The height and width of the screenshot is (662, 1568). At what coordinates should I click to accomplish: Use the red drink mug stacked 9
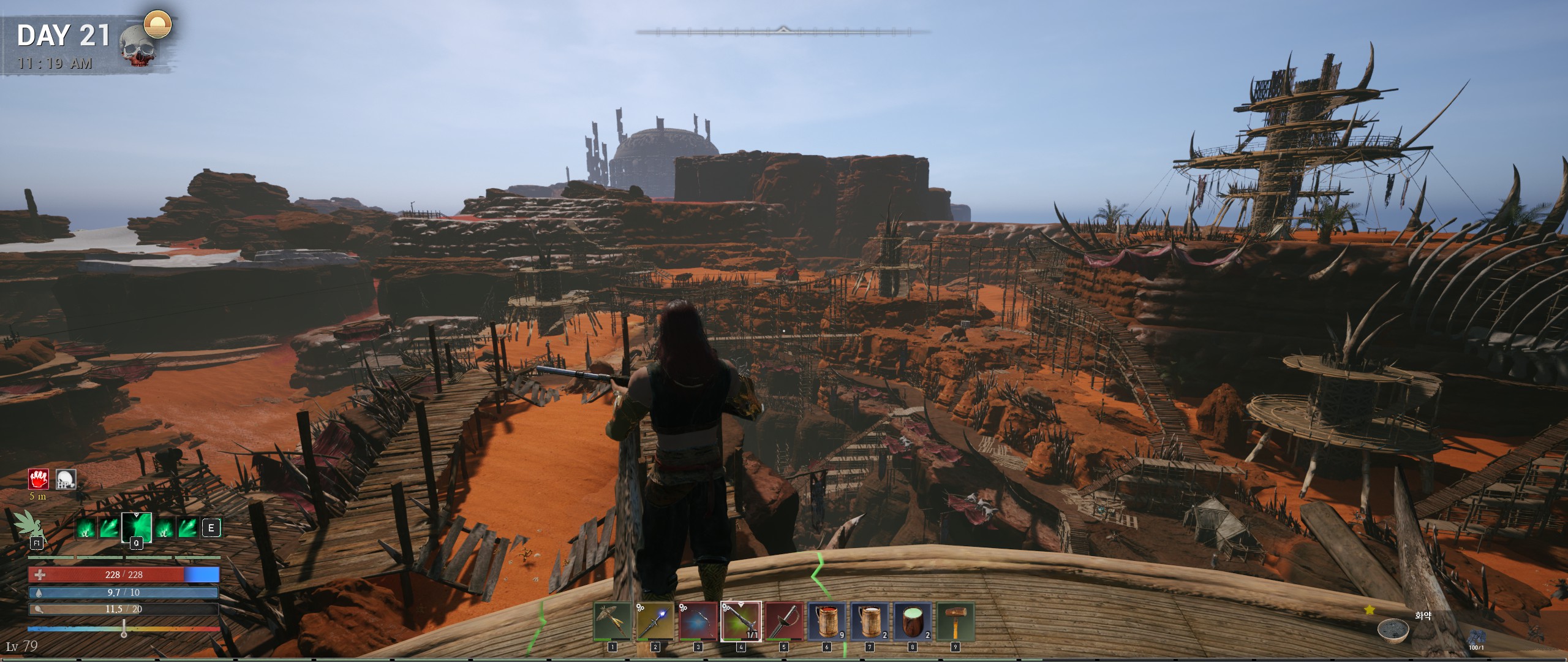(827, 622)
